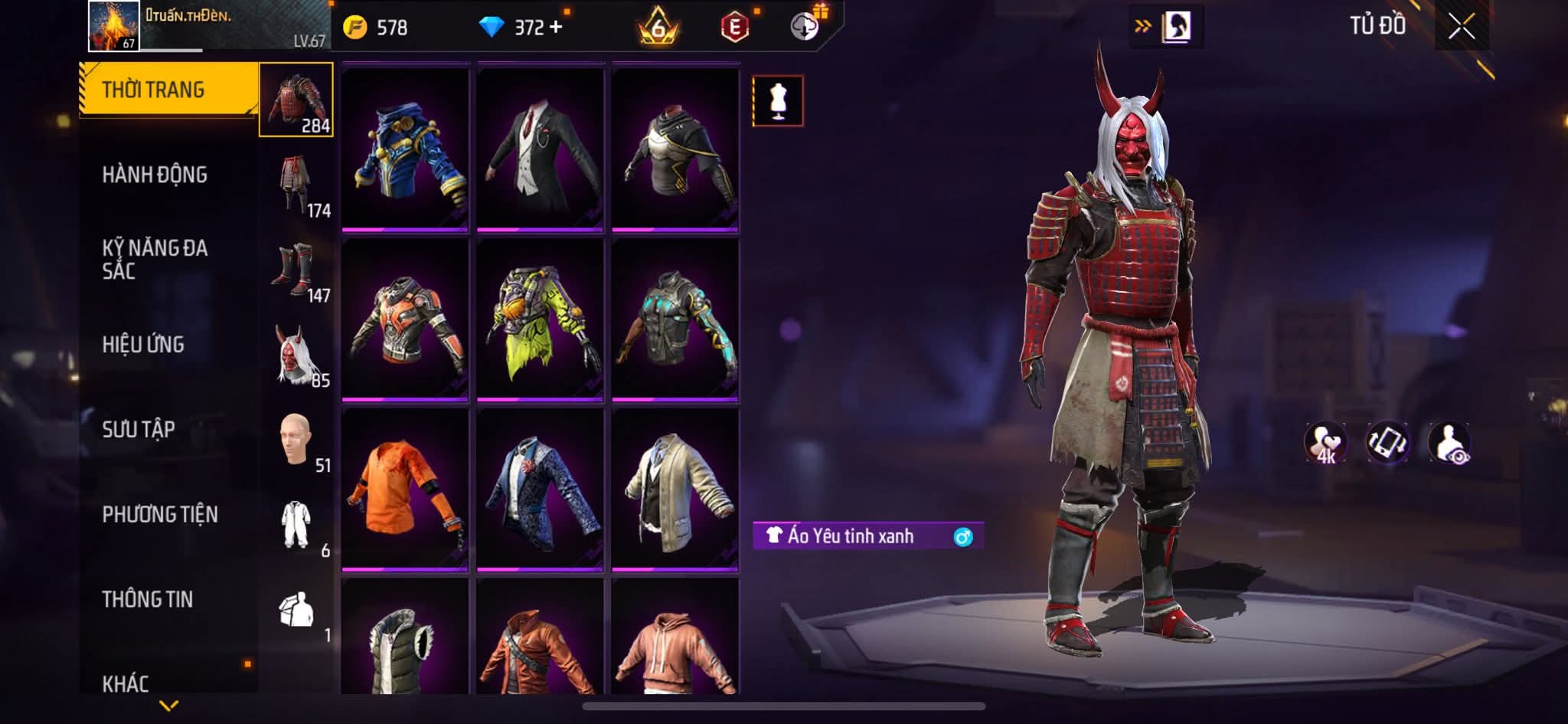Switch to Kỹ Năng Đa Sắc tab

pos(155,259)
